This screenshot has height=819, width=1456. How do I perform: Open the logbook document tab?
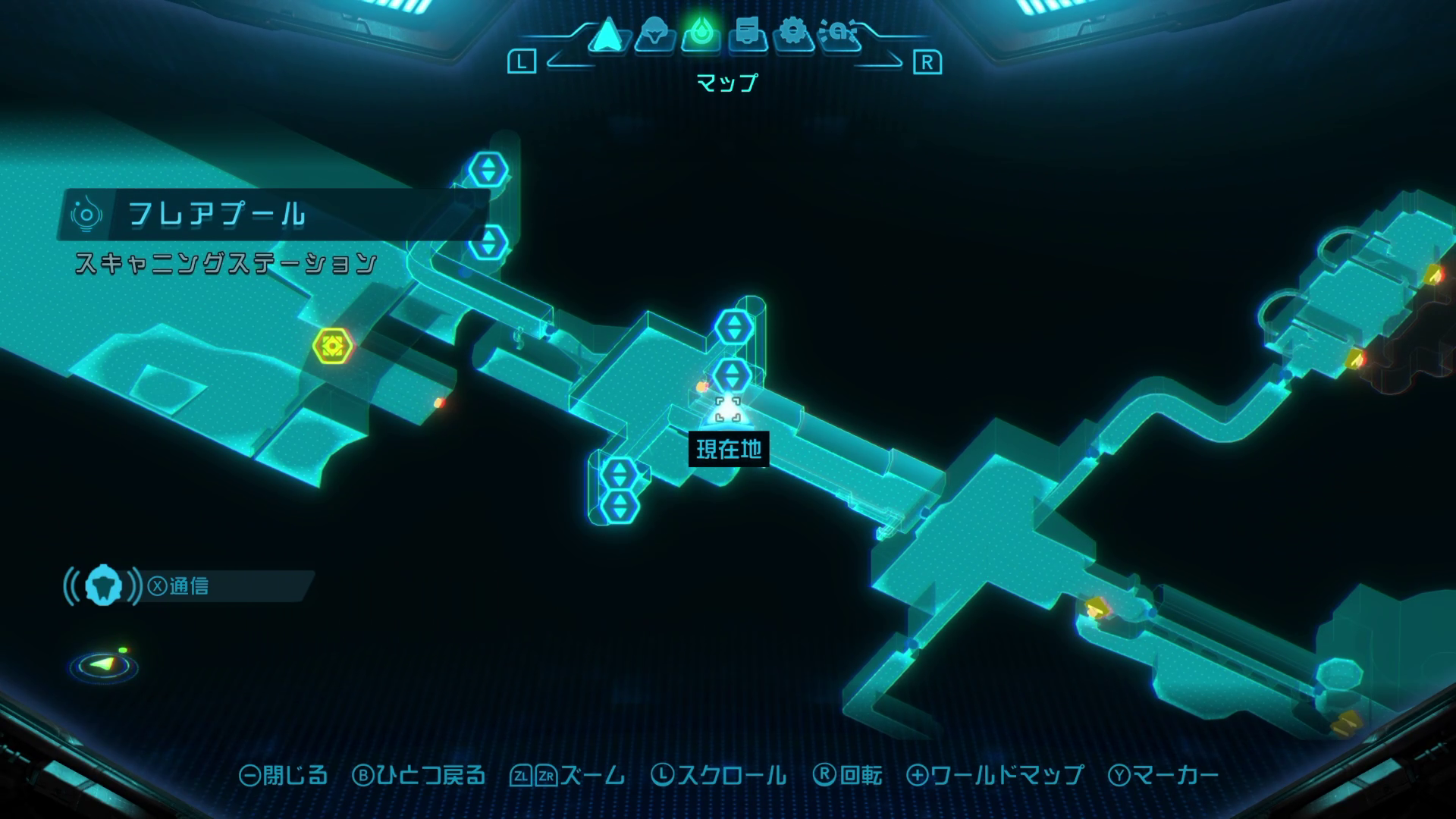click(747, 35)
